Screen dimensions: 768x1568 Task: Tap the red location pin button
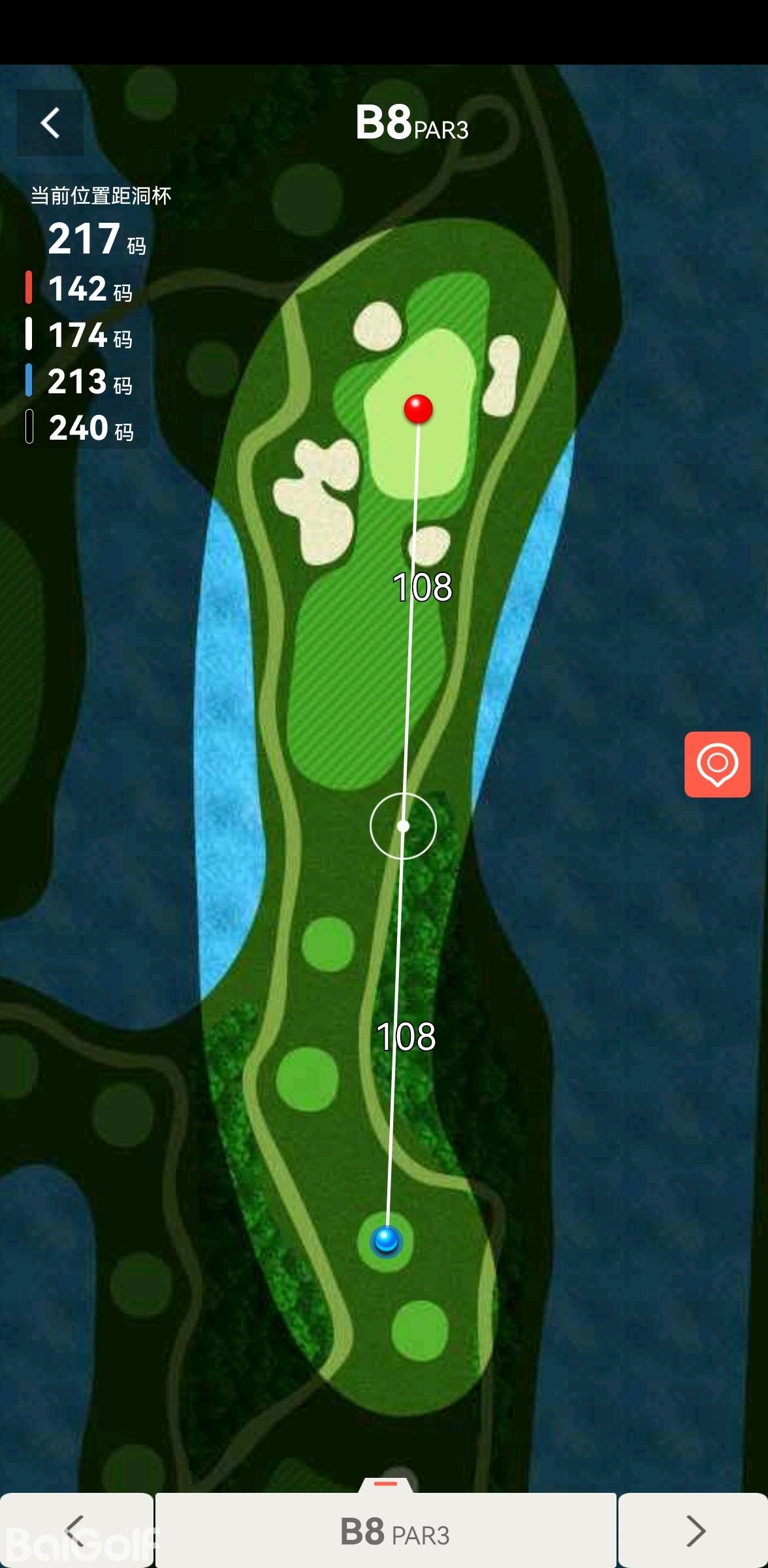[x=717, y=764]
